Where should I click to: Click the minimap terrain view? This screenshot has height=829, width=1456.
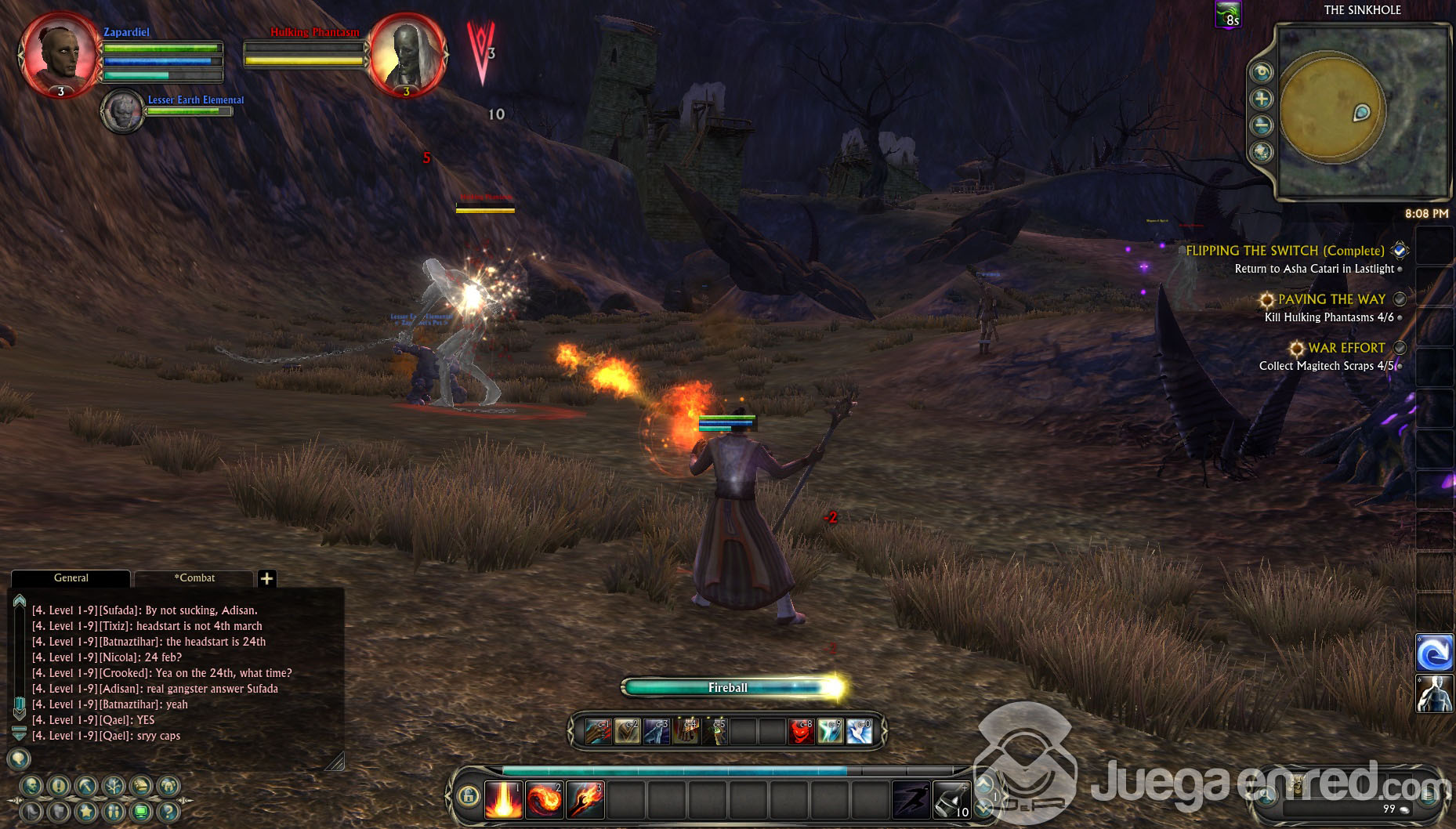click(x=1364, y=110)
